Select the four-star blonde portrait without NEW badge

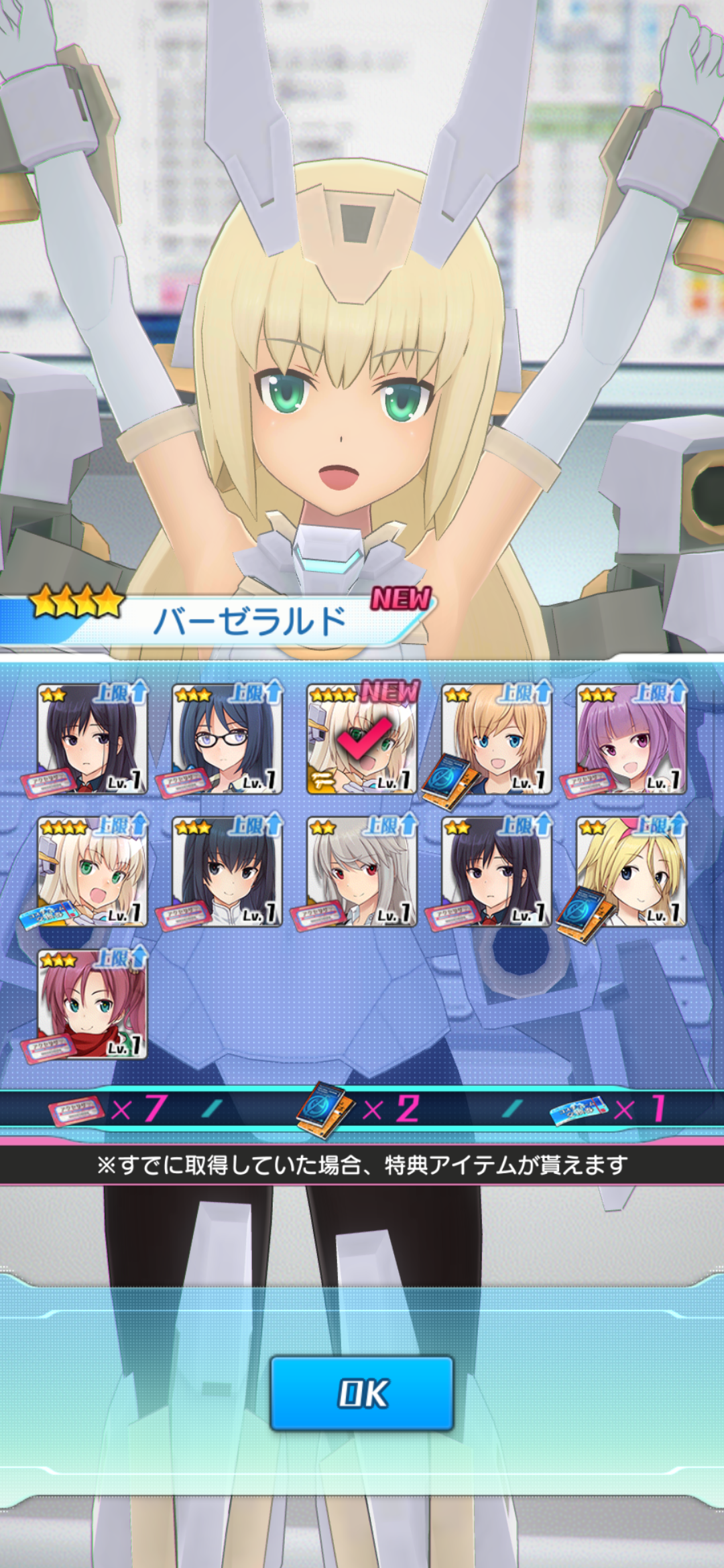[x=93, y=872]
